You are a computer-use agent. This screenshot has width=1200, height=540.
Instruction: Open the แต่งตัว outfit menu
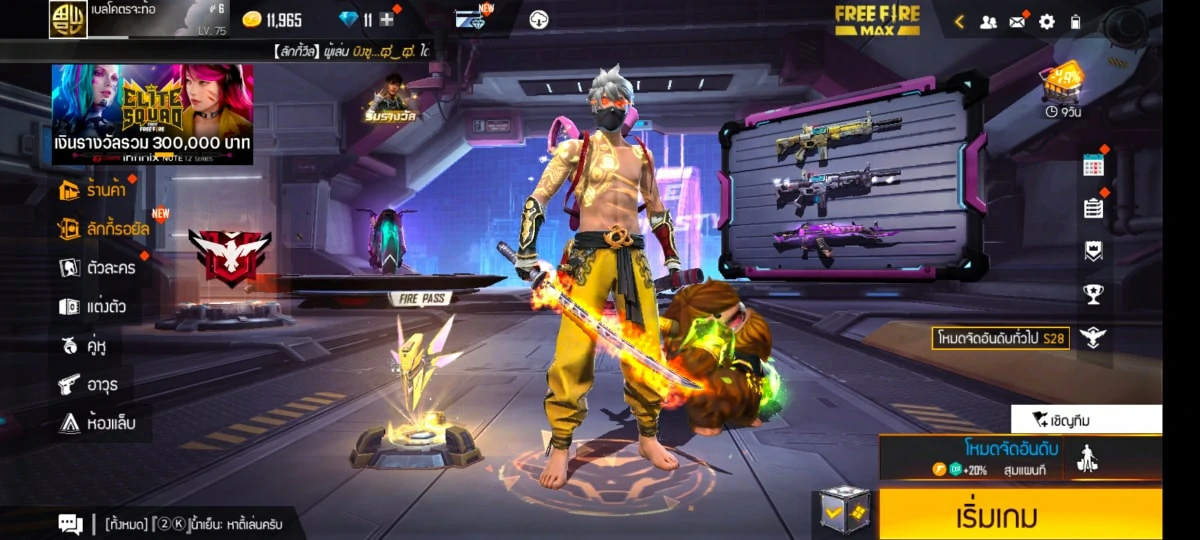pos(93,307)
